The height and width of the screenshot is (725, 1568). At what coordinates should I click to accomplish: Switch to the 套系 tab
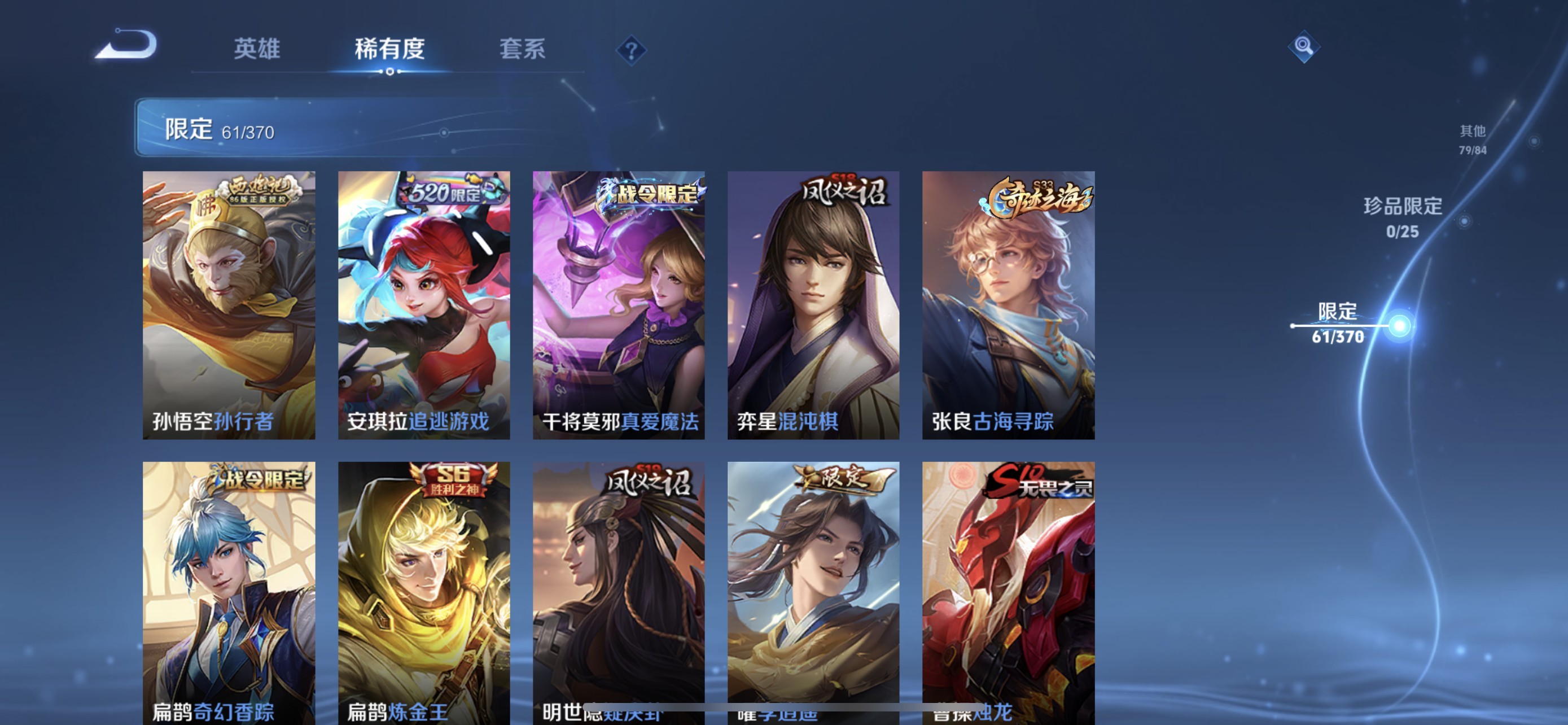coord(522,50)
